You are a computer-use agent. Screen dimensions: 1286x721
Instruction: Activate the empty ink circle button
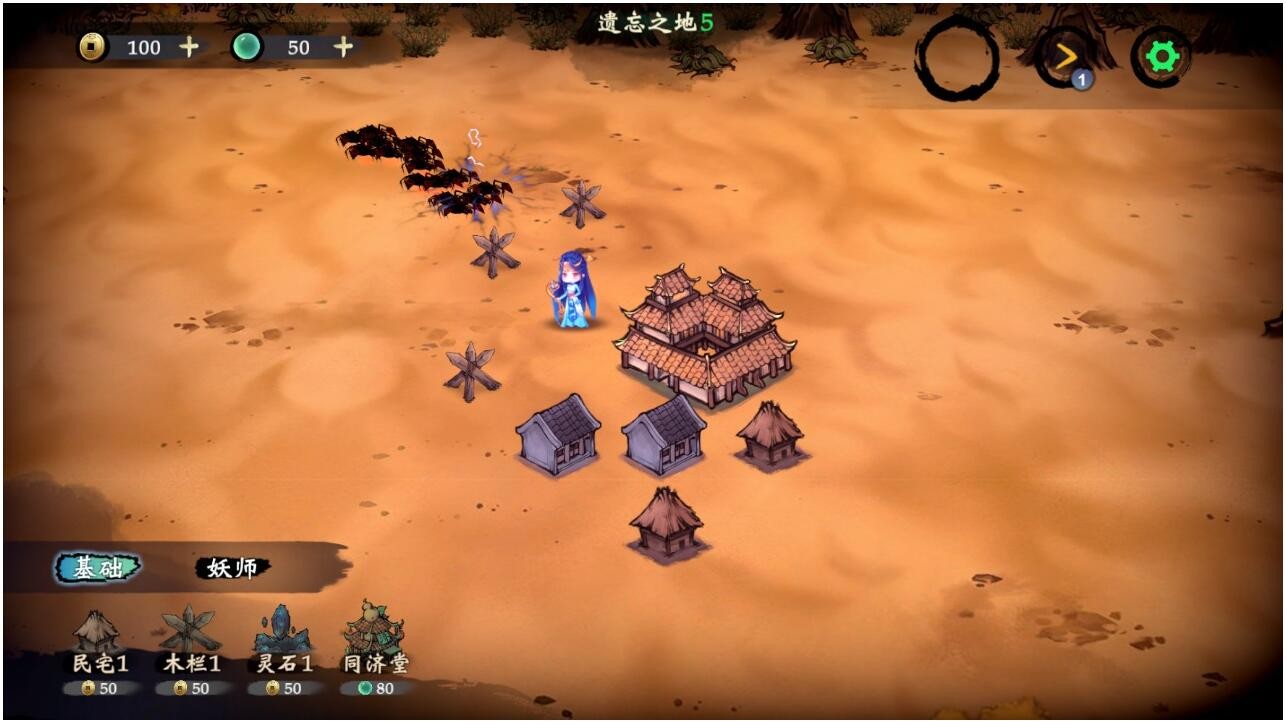[x=957, y=58]
